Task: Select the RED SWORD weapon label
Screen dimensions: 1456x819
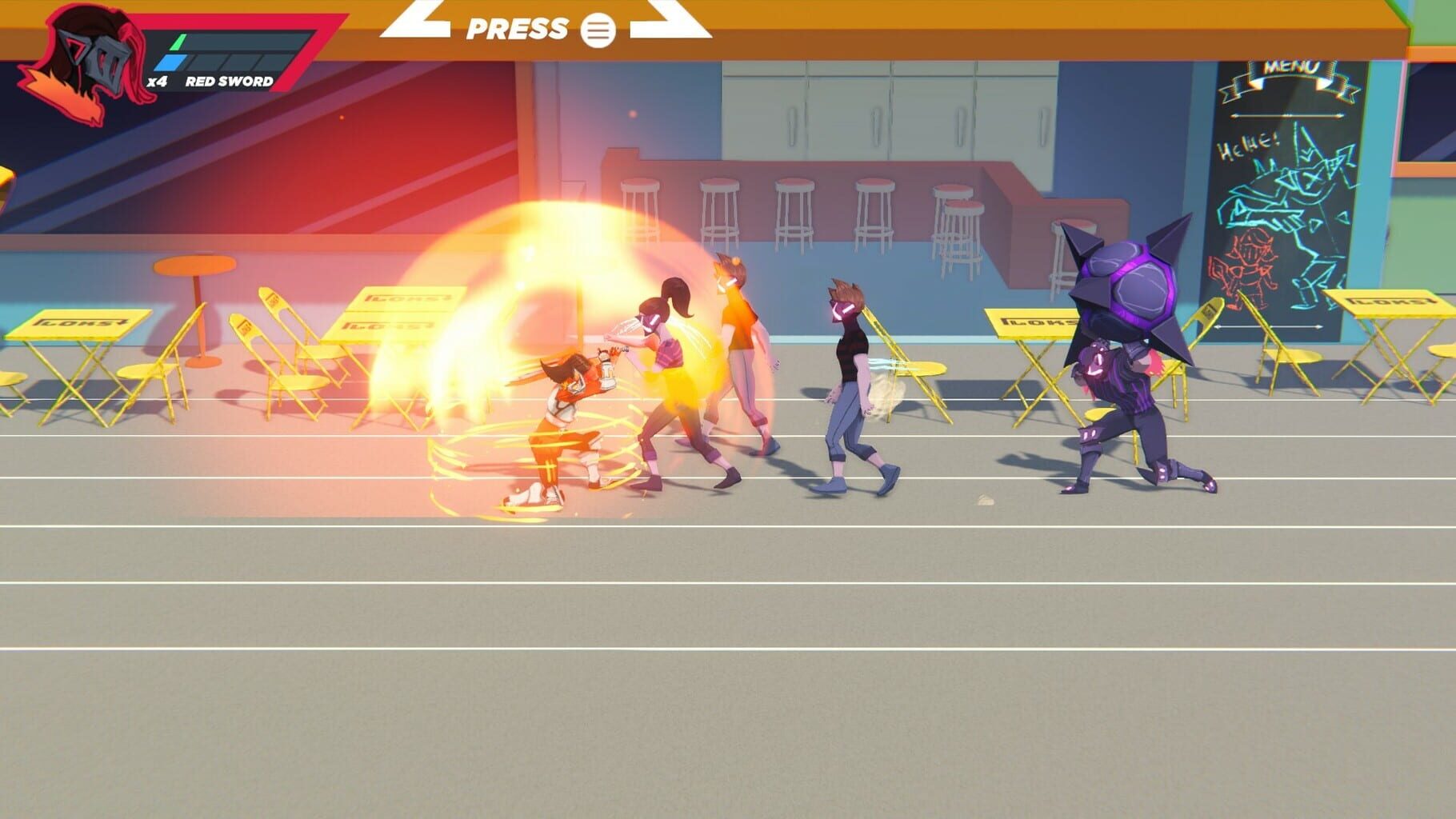Action: tap(230, 80)
